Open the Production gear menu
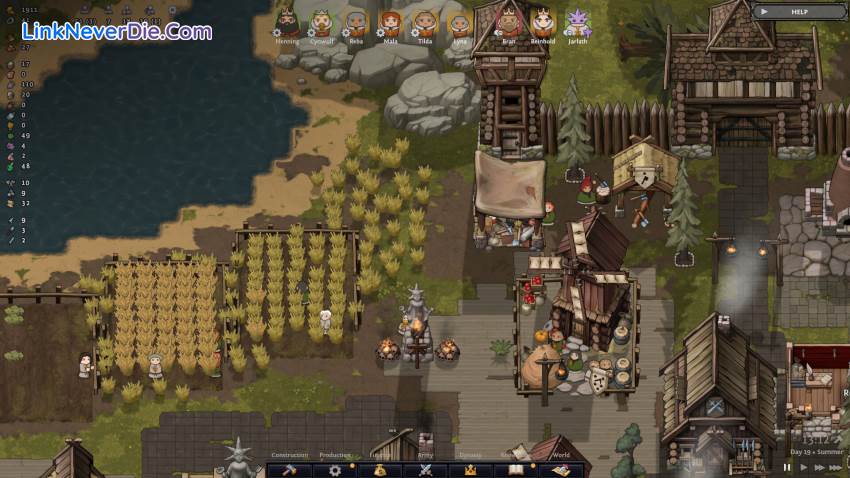 [x=335, y=469]
